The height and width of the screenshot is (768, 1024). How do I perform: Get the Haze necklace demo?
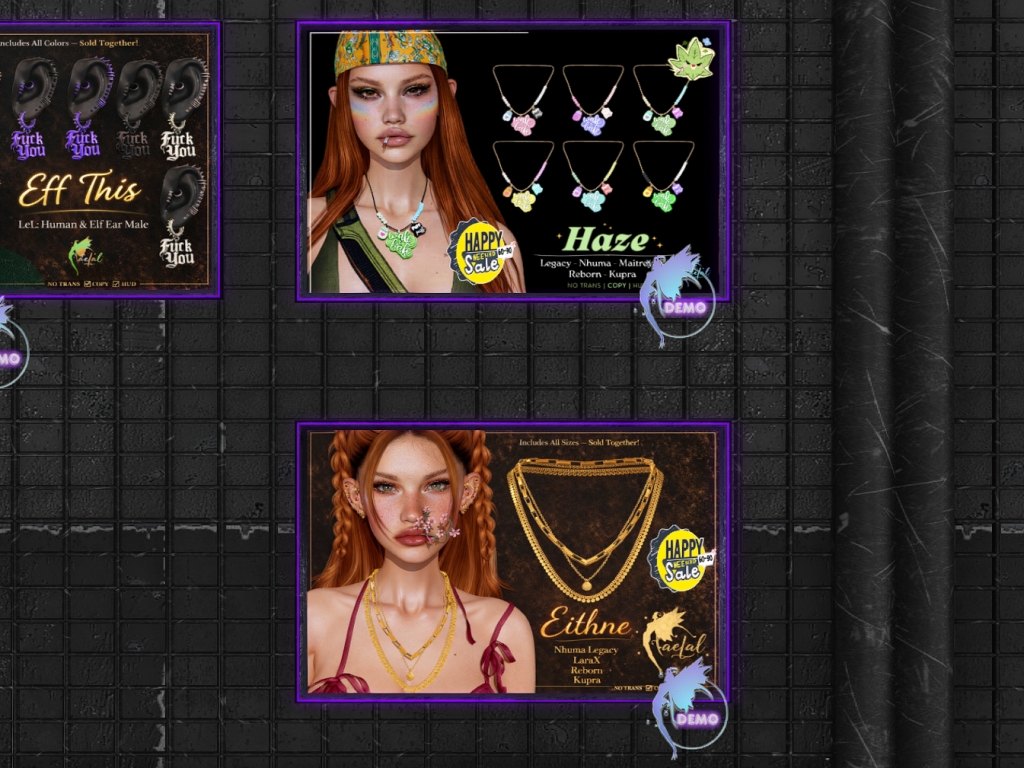click(x=683, y=305)
